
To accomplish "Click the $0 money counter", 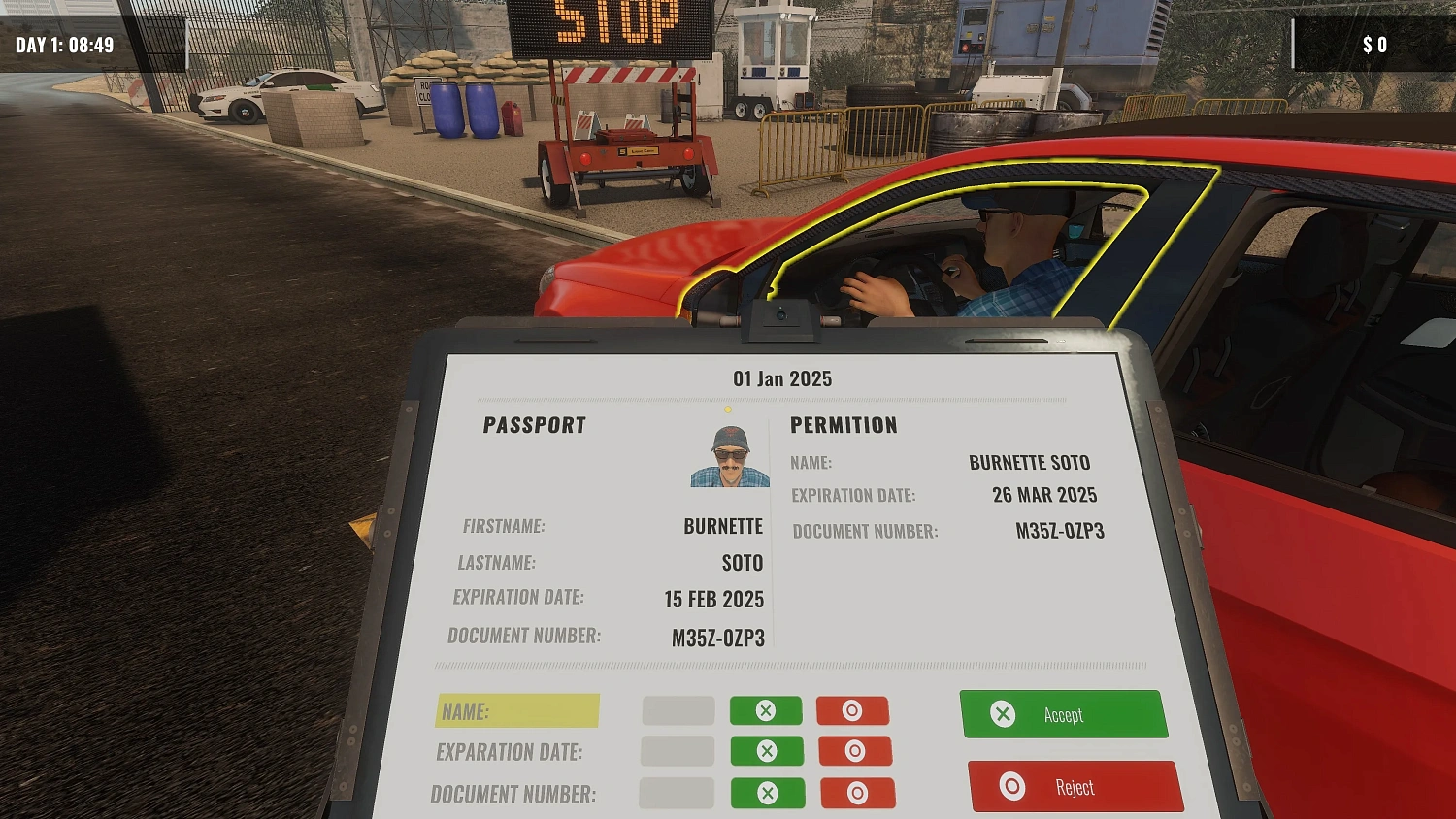I will [x=1377, y=43].
